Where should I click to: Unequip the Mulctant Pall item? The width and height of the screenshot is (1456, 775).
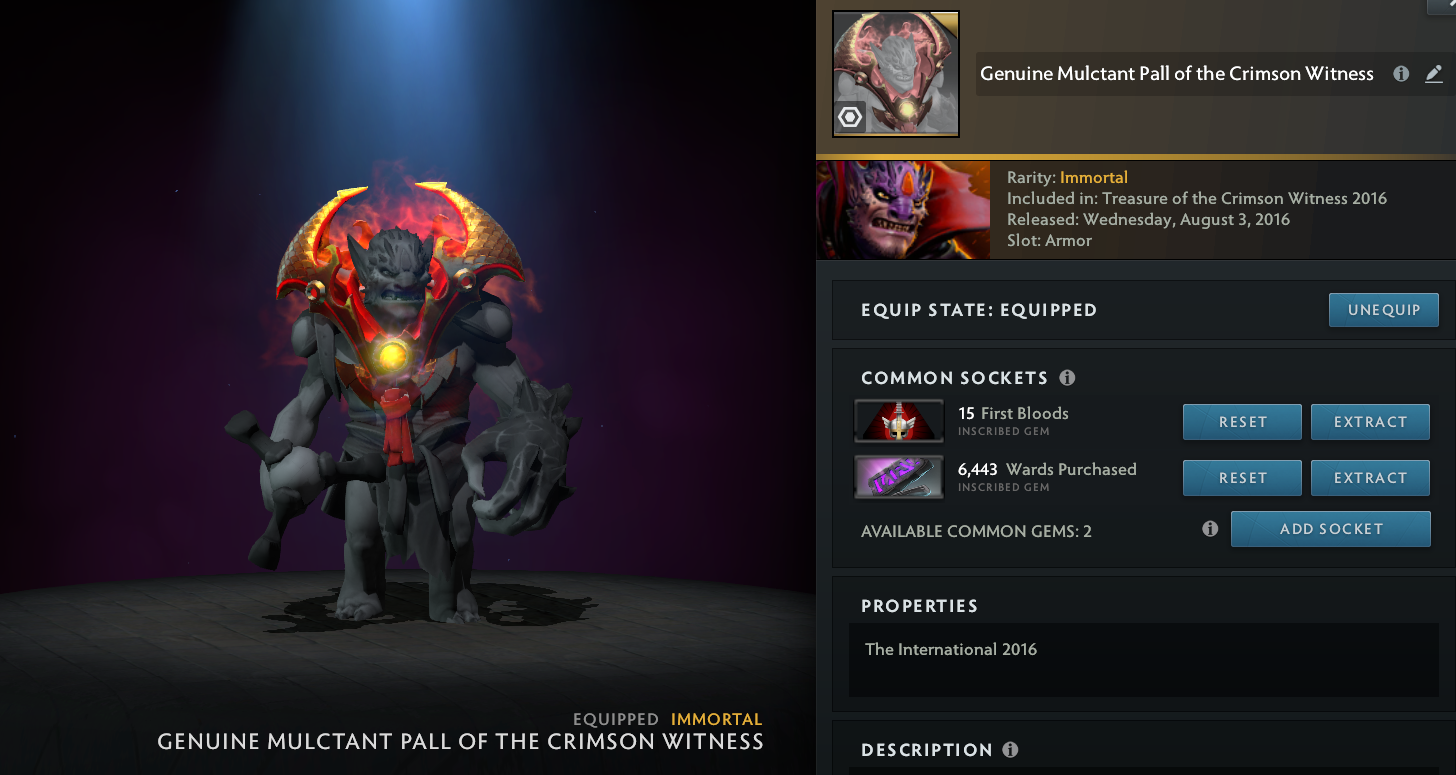click(1383, 310)
